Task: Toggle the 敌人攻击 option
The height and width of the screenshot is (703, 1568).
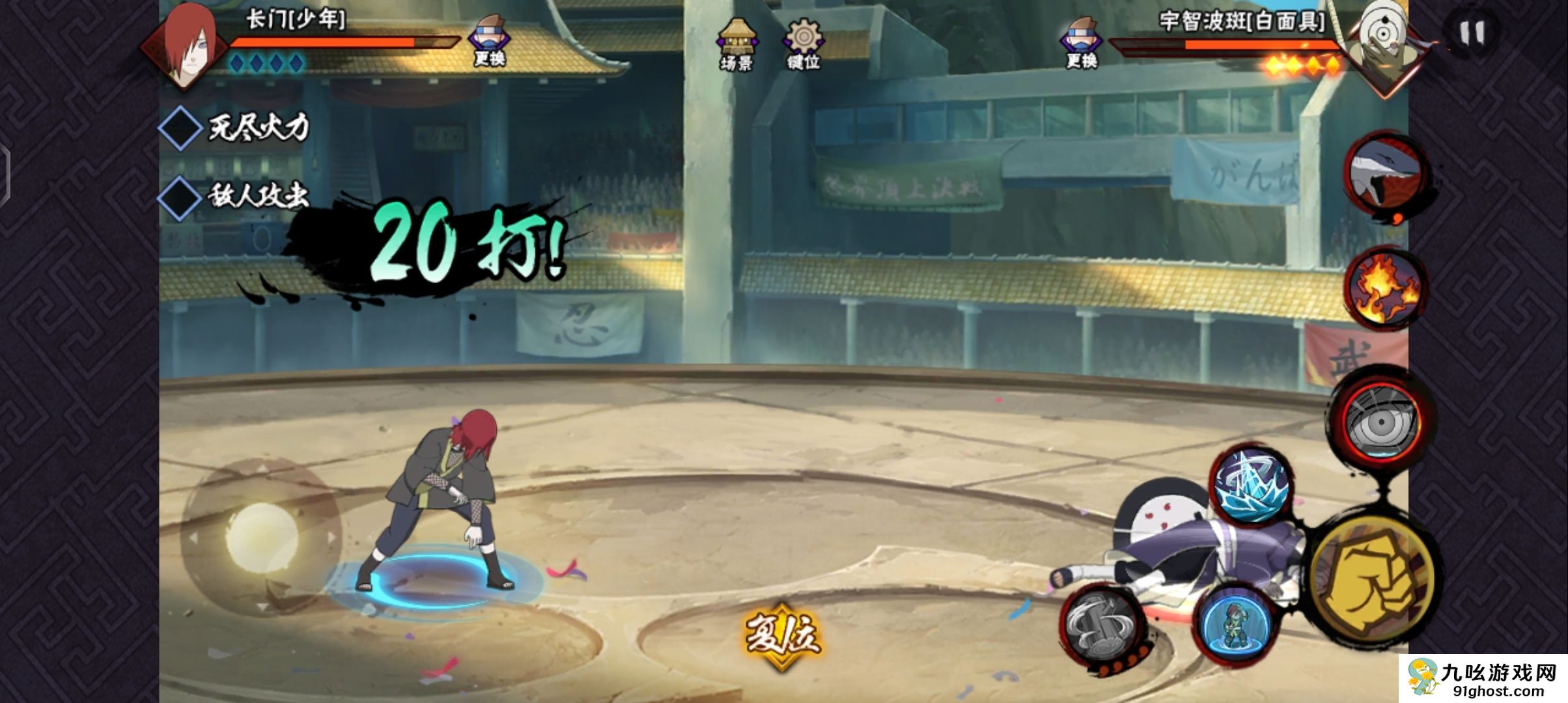Action: pos(180,197)
